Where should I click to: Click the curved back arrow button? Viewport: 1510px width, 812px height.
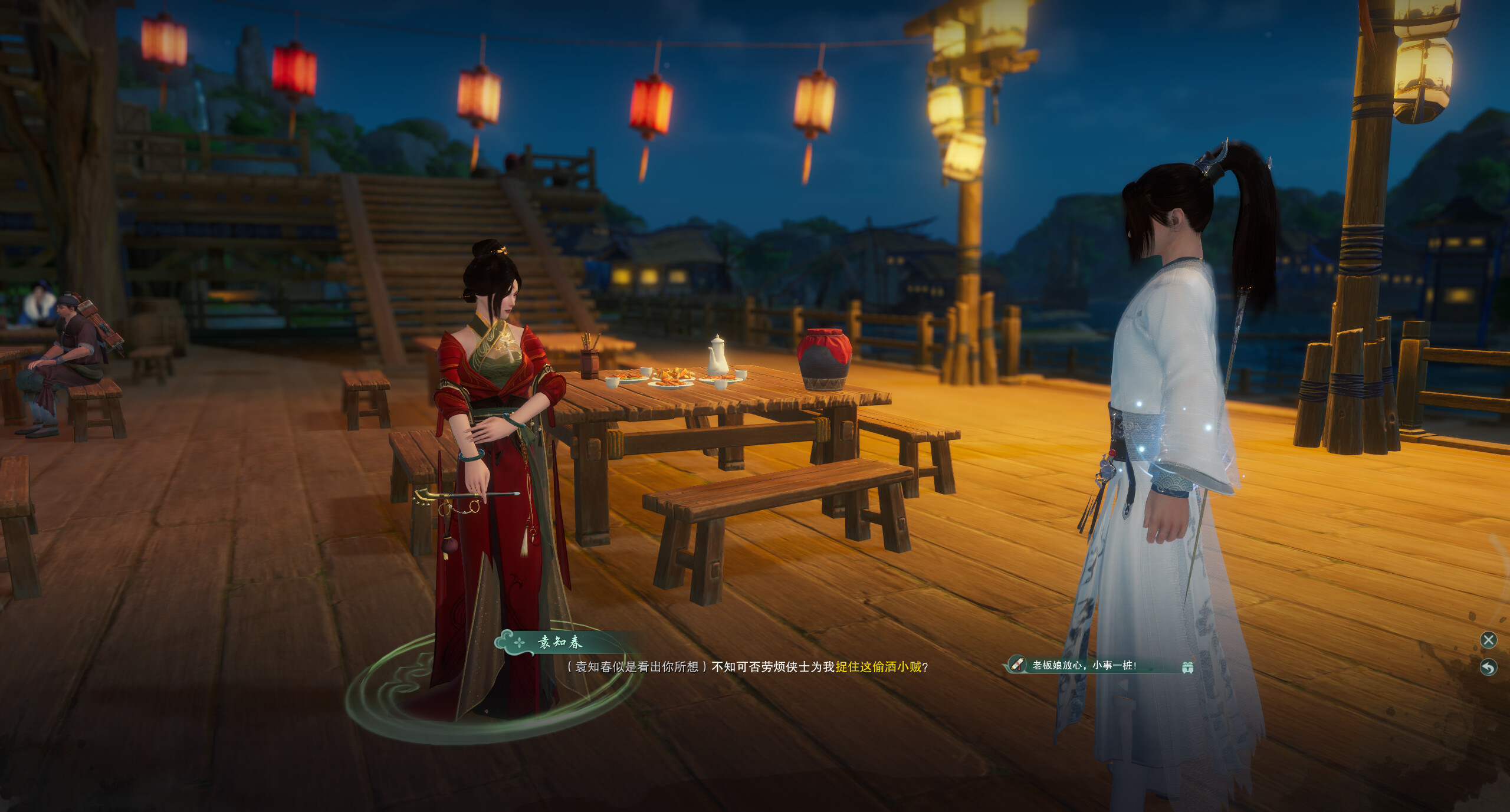[1488, 667]
